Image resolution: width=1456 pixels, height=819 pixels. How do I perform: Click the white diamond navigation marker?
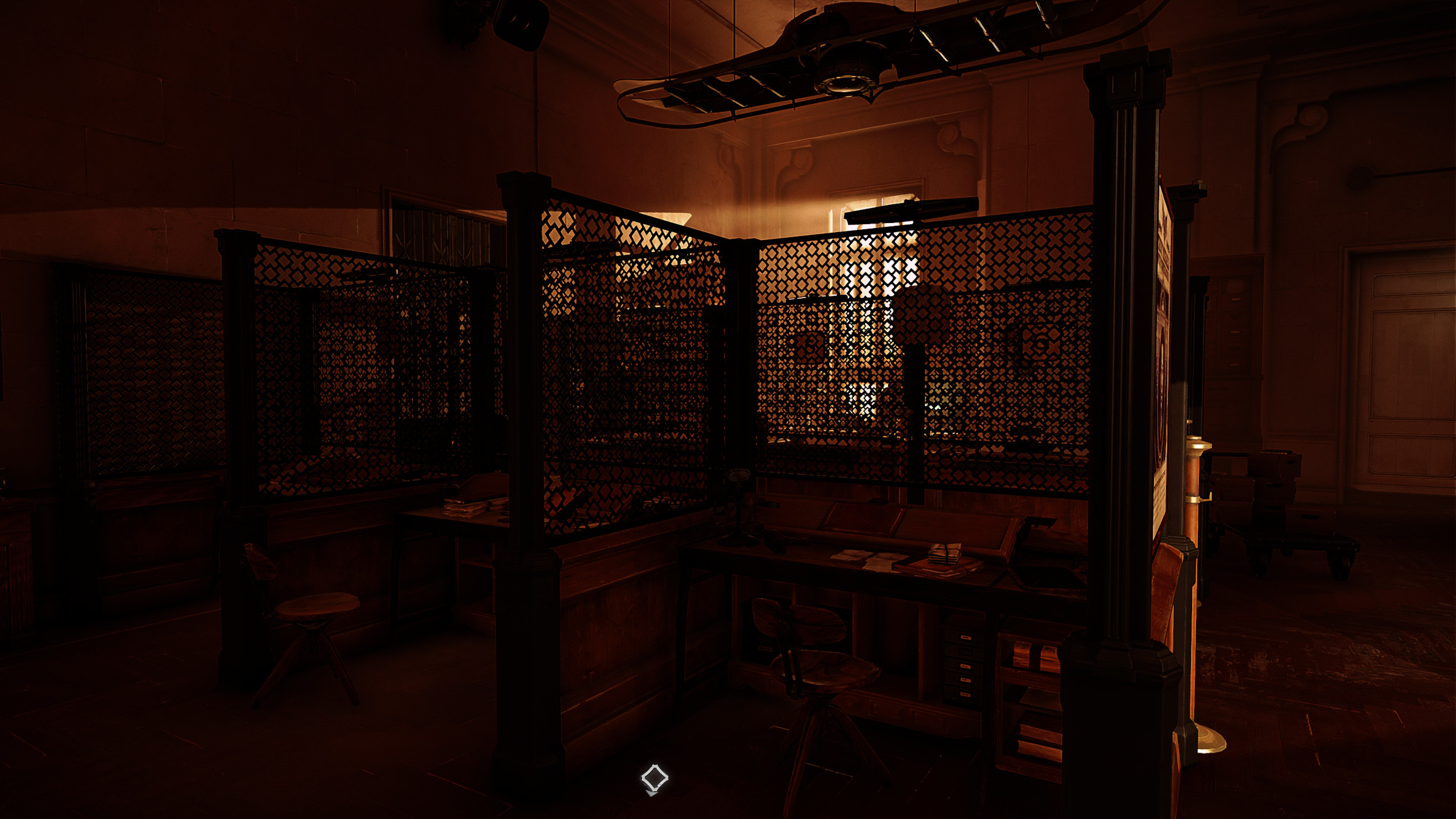[654, 777]
